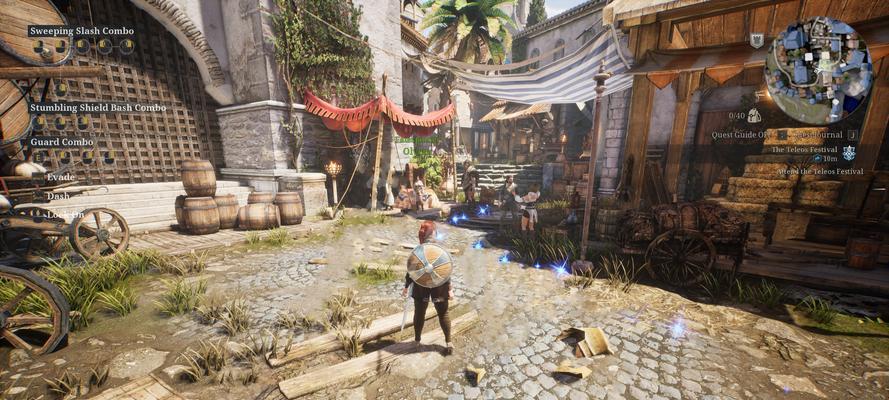This screenshot has height=400, width=889.
Task: Open the inventory bag icon
Action: coord(752,116)
